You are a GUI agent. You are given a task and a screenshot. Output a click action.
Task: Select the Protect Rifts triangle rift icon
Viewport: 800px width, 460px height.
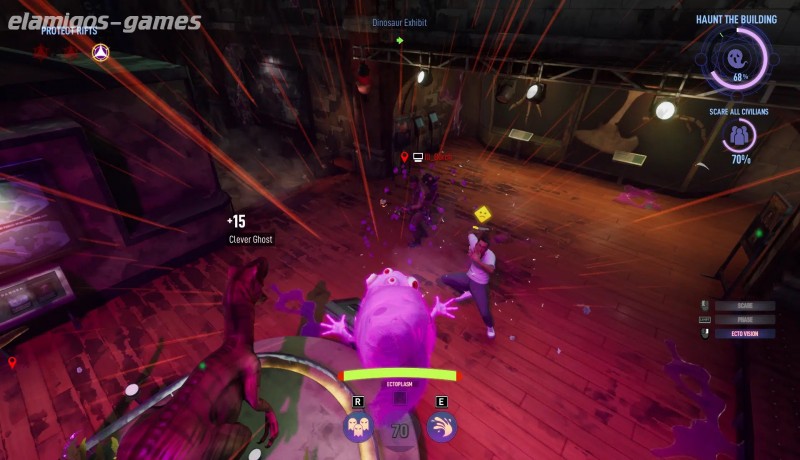pos(99,51)
